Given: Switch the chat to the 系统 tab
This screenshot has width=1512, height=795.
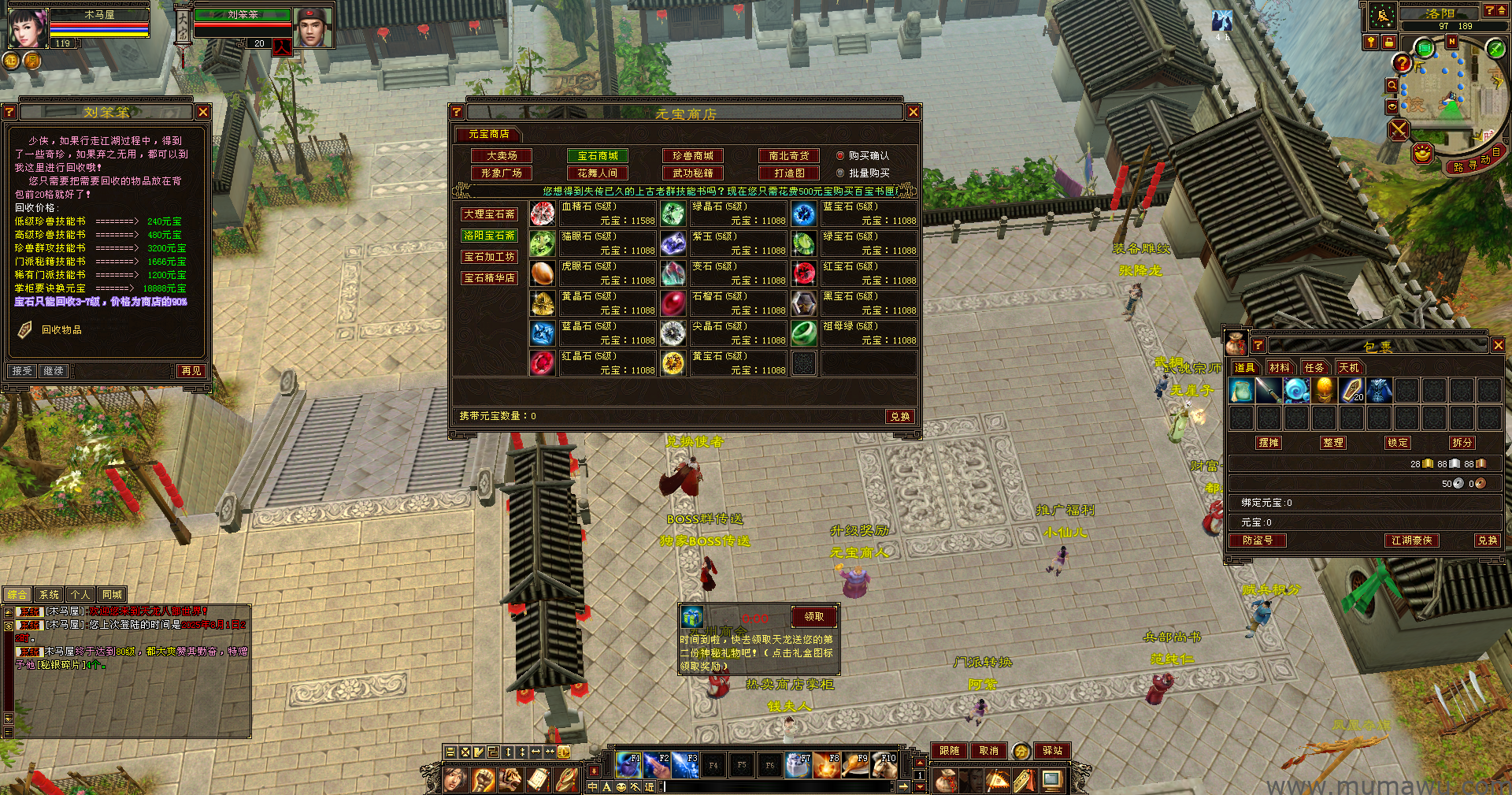Looking at the screenshot, I should [49, 595].
